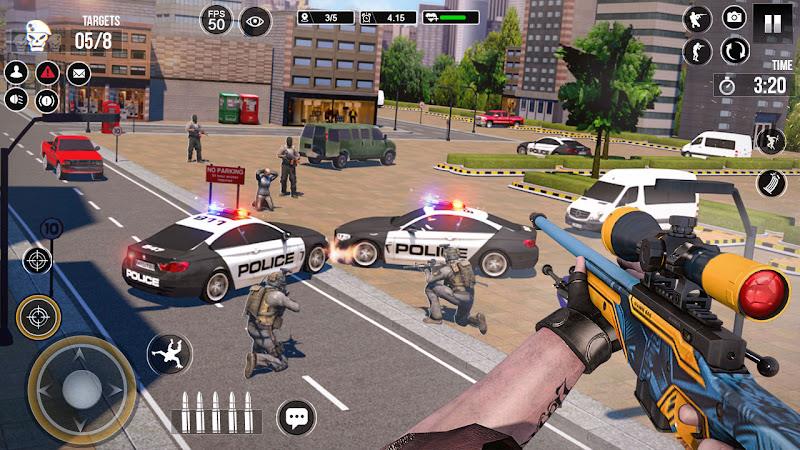Toggle the eye view button
This screenshot has height=450, width=800.
pyautogui.click(x=255, y=19)
